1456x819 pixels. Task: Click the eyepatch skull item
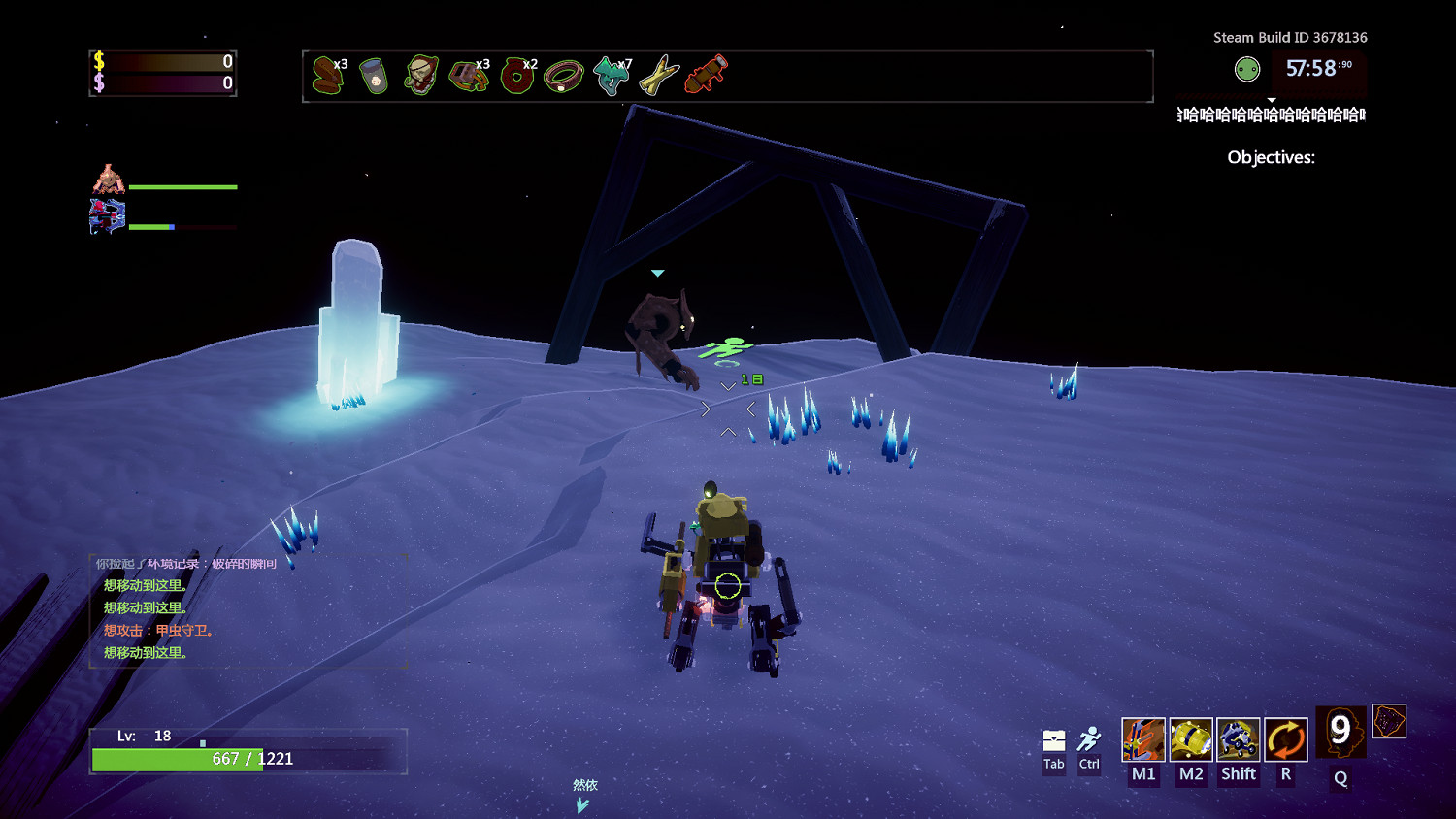[421, 75]
